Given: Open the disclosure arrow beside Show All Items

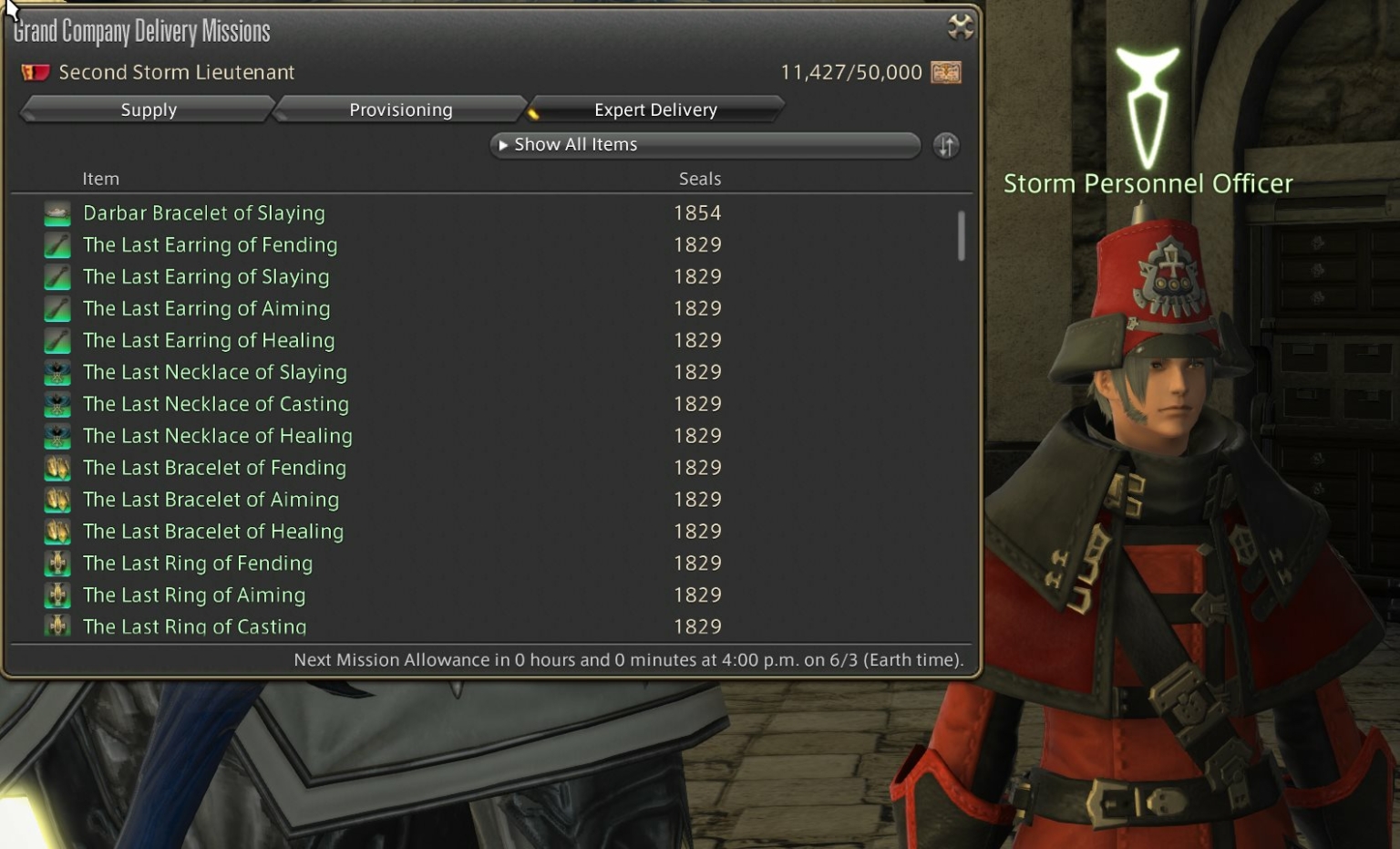Looking at the screenshot, I should coord(504,144).
